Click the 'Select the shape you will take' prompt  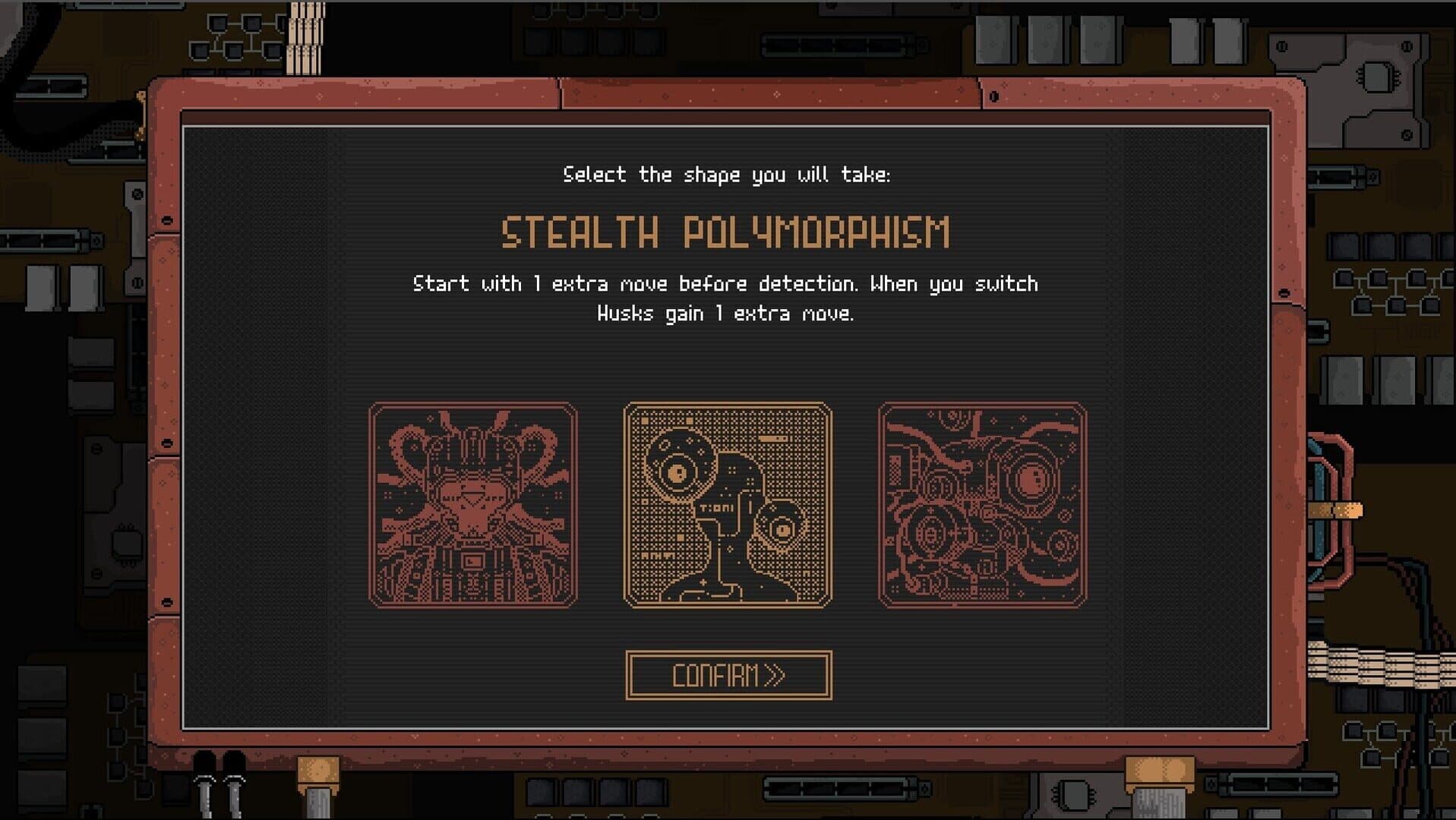click(x=727, y=174)
